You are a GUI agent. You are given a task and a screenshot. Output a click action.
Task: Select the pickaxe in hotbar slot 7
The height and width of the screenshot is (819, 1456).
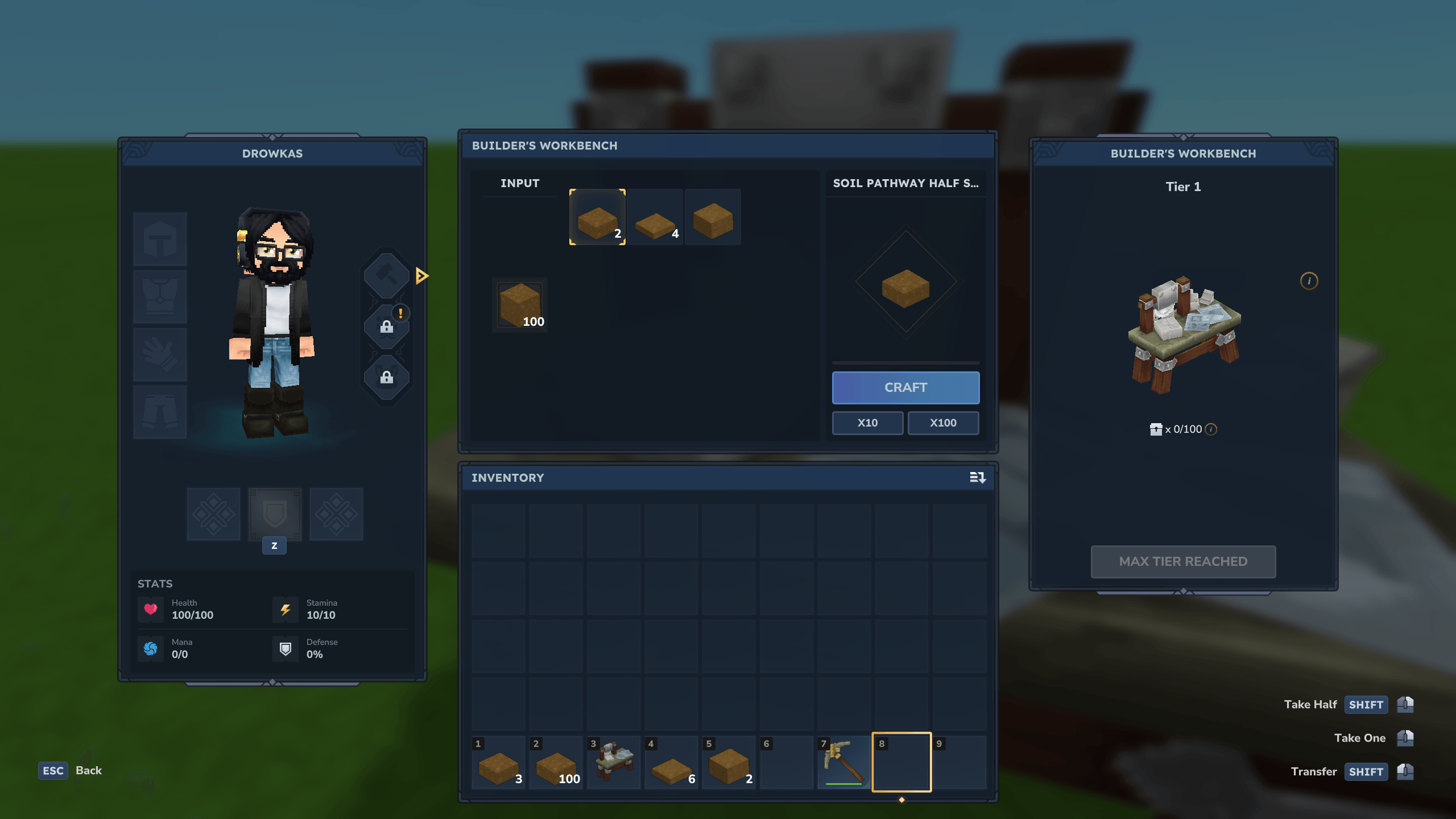(844, 763)
